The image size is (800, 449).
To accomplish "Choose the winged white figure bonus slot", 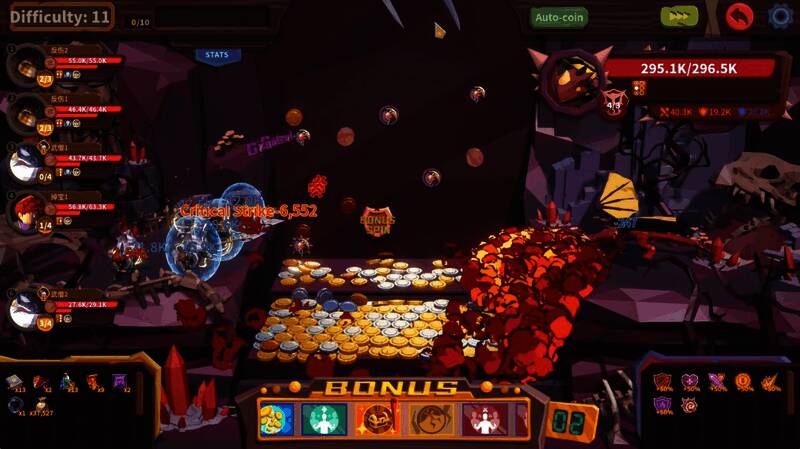I will [x=486, y=419].
